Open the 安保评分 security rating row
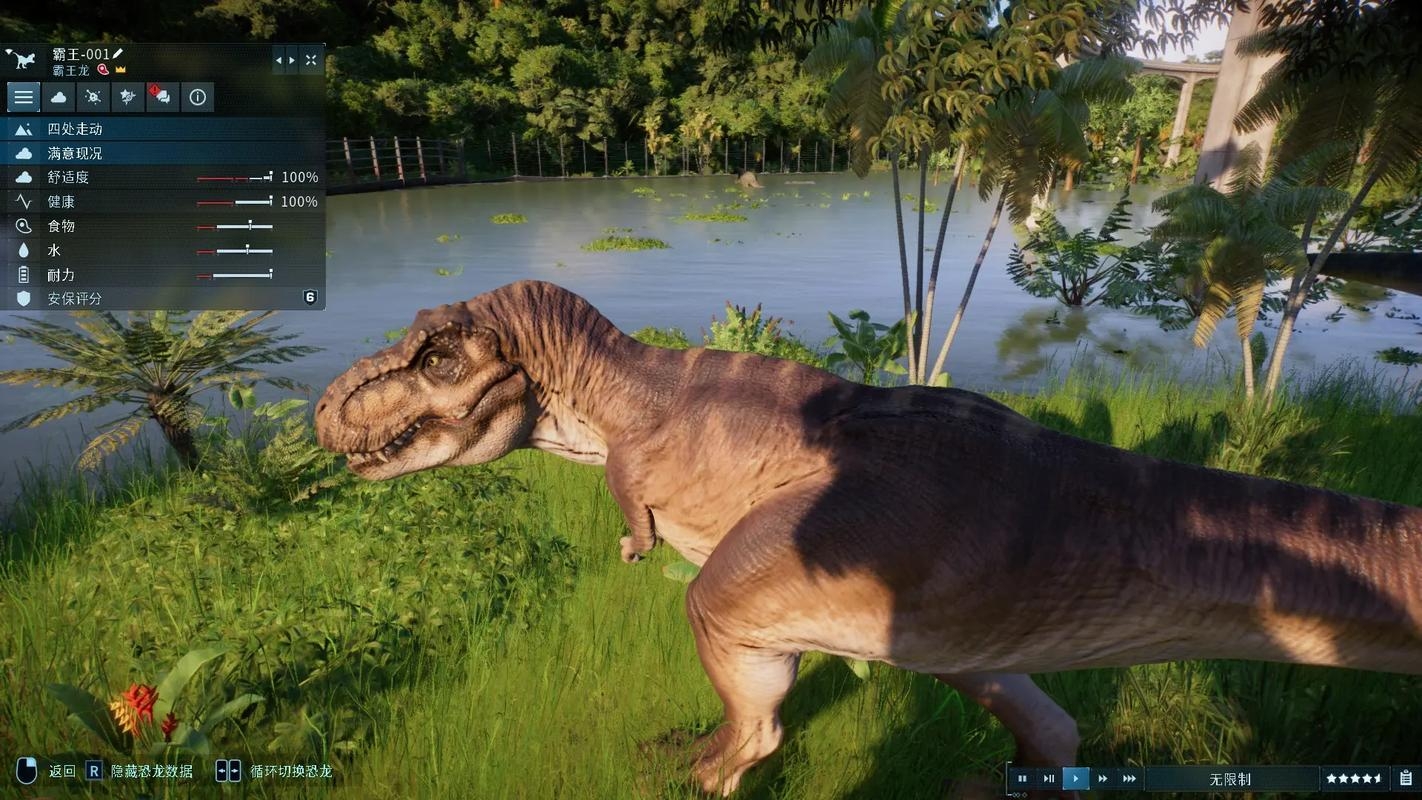Viewport: 1422px width, 800px height. (165, 298)
